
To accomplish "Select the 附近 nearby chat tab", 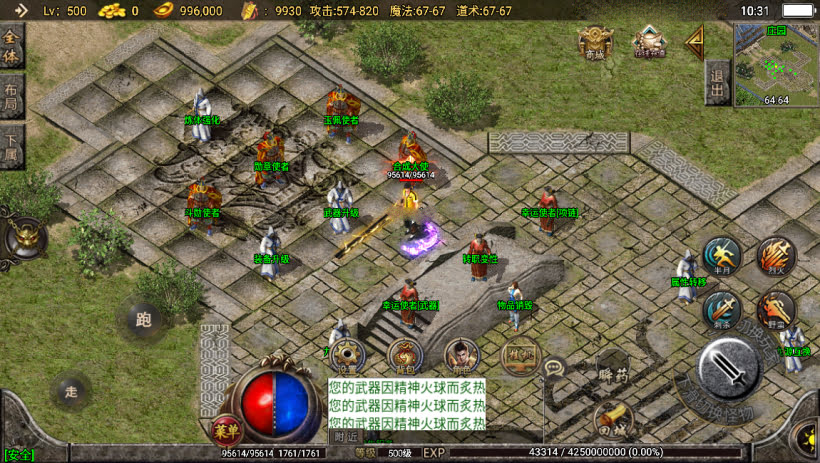I will coord(346,436).
